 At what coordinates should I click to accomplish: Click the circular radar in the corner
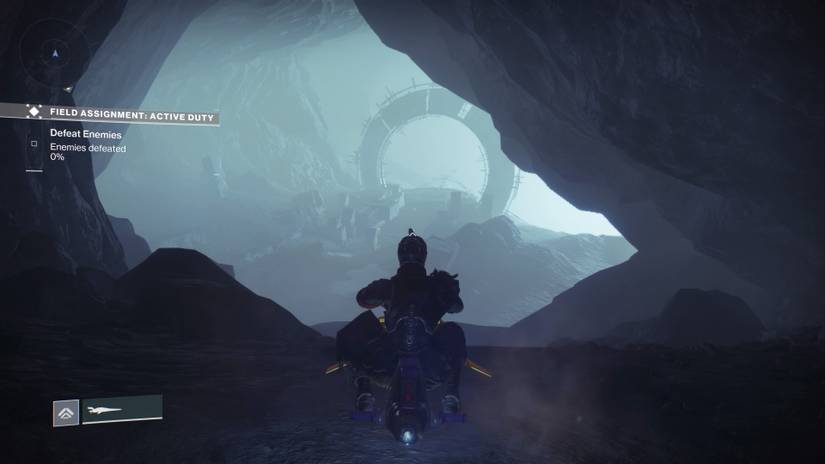pyautogui.click(x=56, y=52)
